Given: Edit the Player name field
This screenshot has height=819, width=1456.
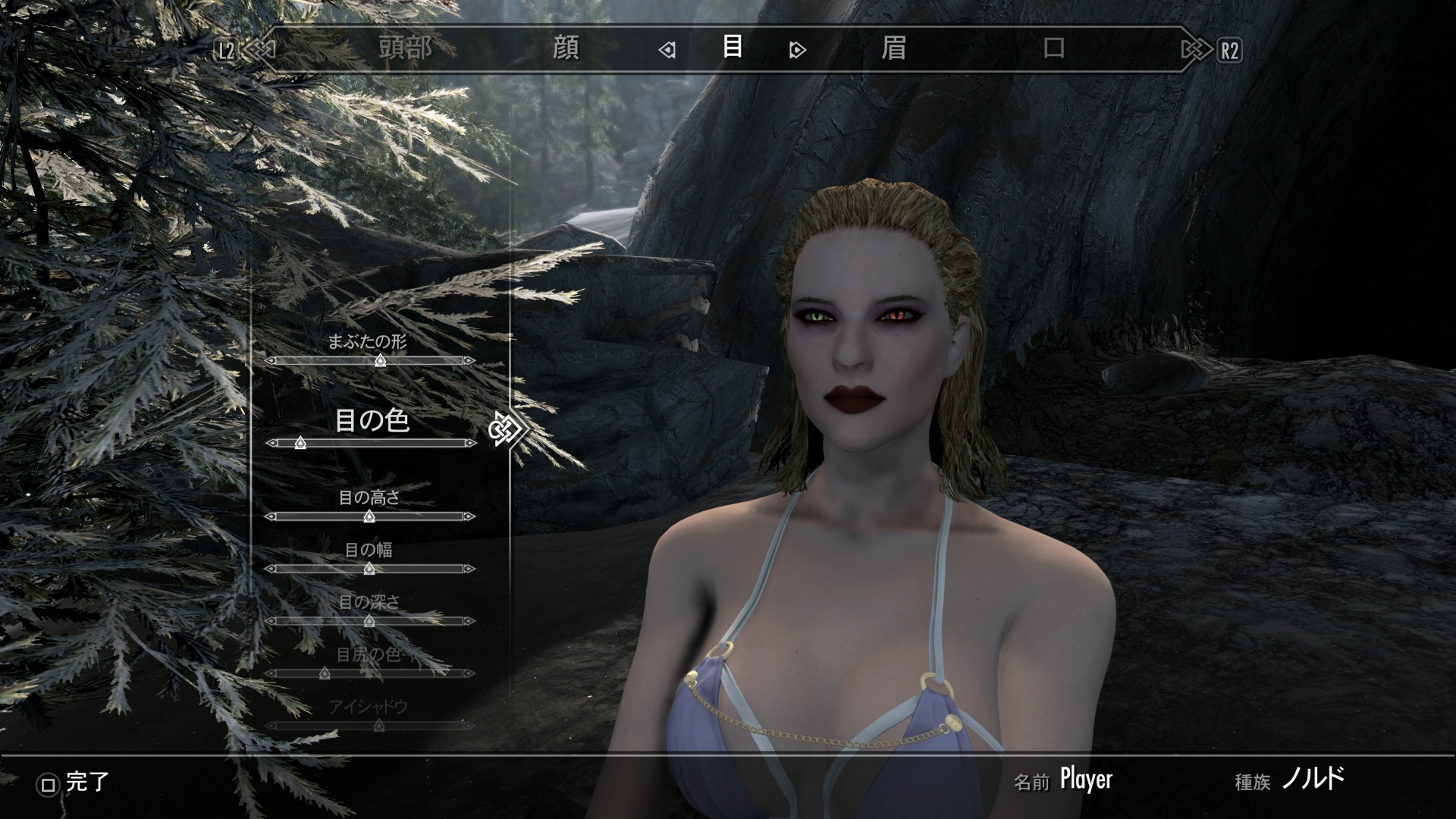Looking at the screenshot, I should [1086, 780].
